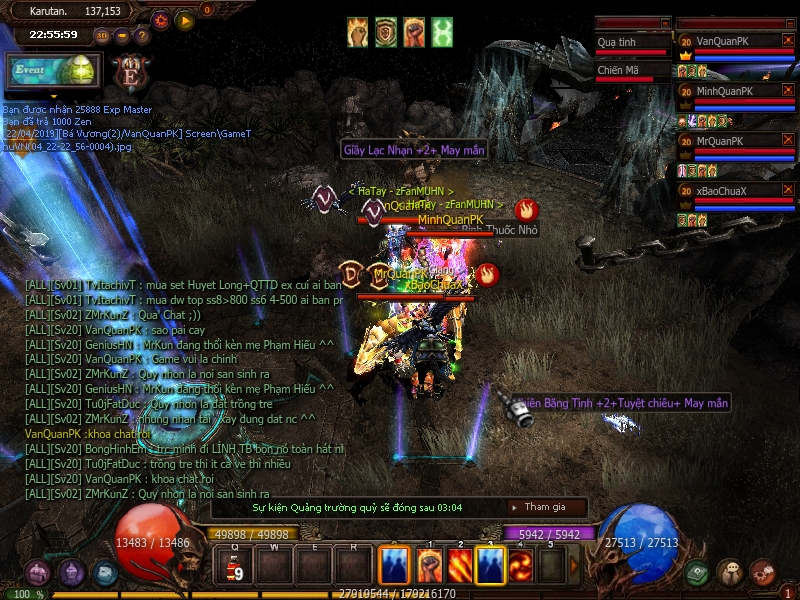
Task: Activate the flaming fist skill
Action: (x=429, y=566)
